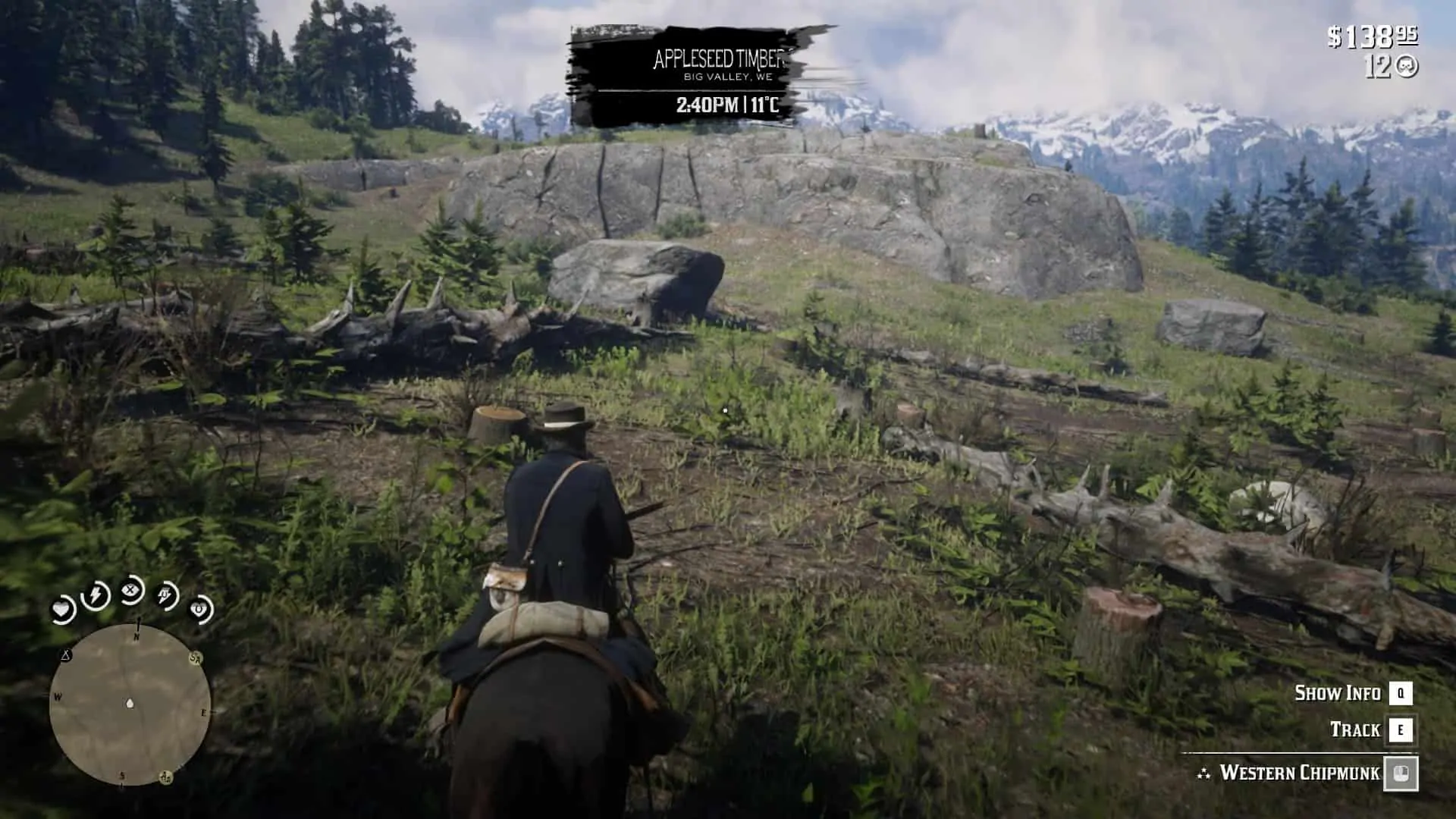Image resolution: width=1456 pixels, height=819 pixels.
Task: Check the horse stamina core icon
Action: coord(166,595)
